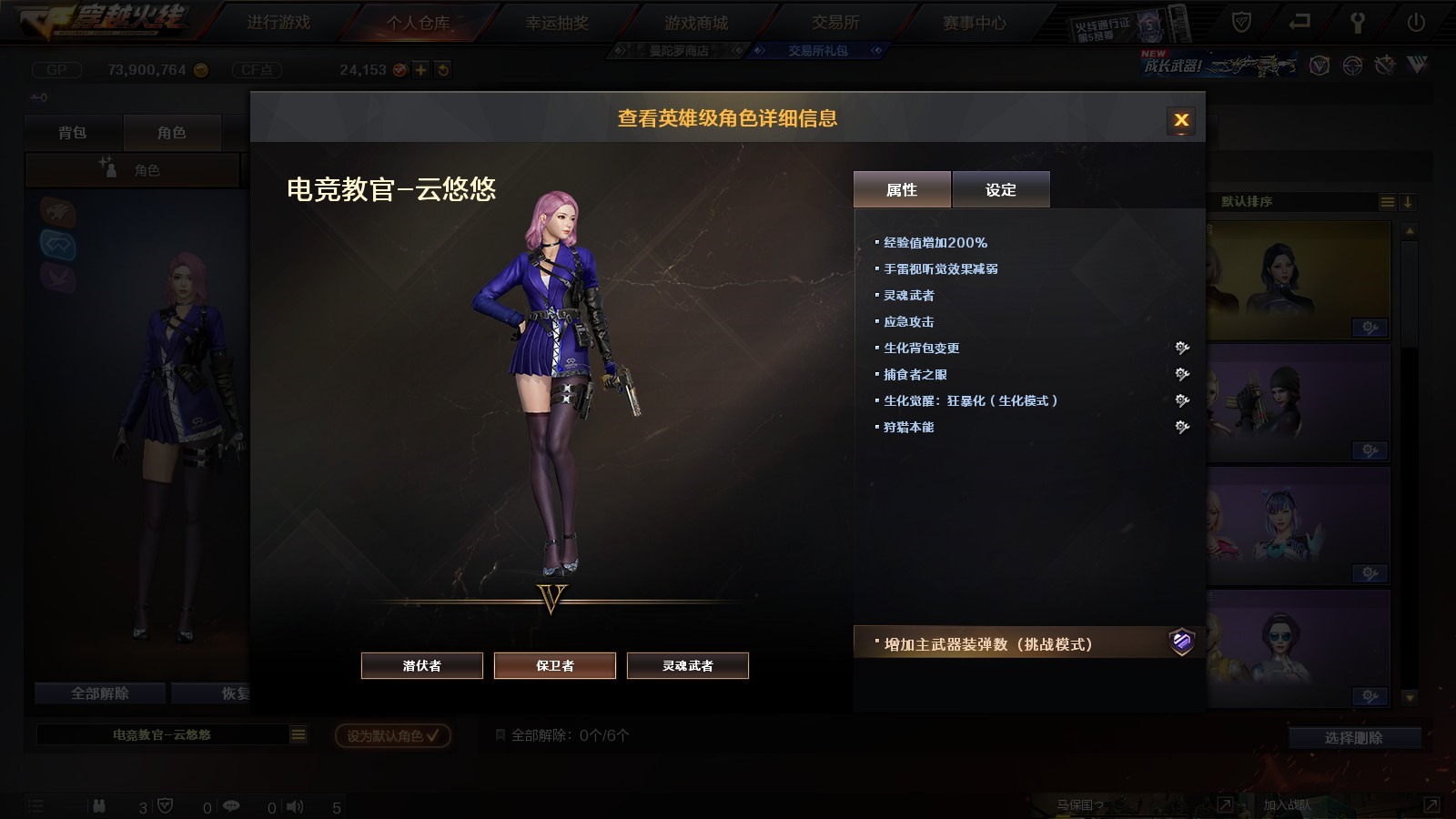The height and width of the screenshot is (819, 1456).
Task: Switch to the 设定 tab
Action: tap(1001, 189)
